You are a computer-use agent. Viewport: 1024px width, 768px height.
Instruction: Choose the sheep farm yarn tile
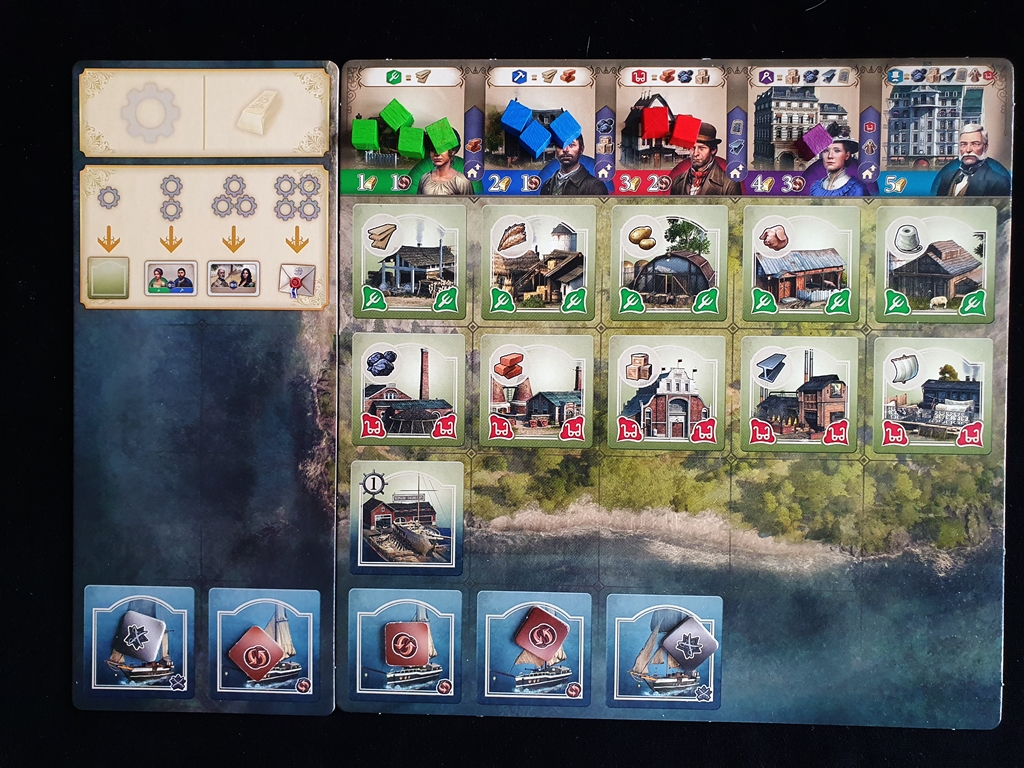[934, 263]
